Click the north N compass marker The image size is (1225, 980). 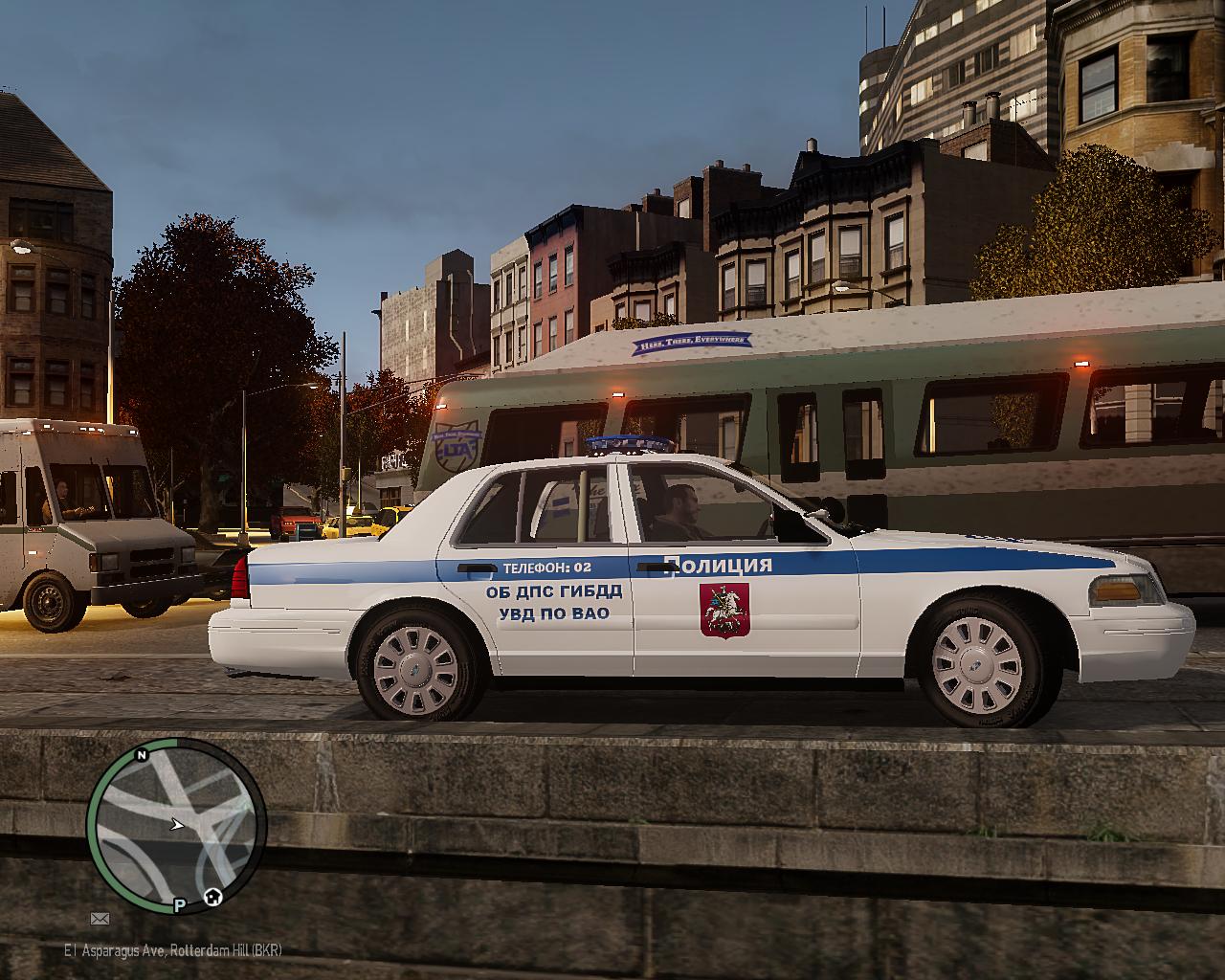[x=142, y=755]
